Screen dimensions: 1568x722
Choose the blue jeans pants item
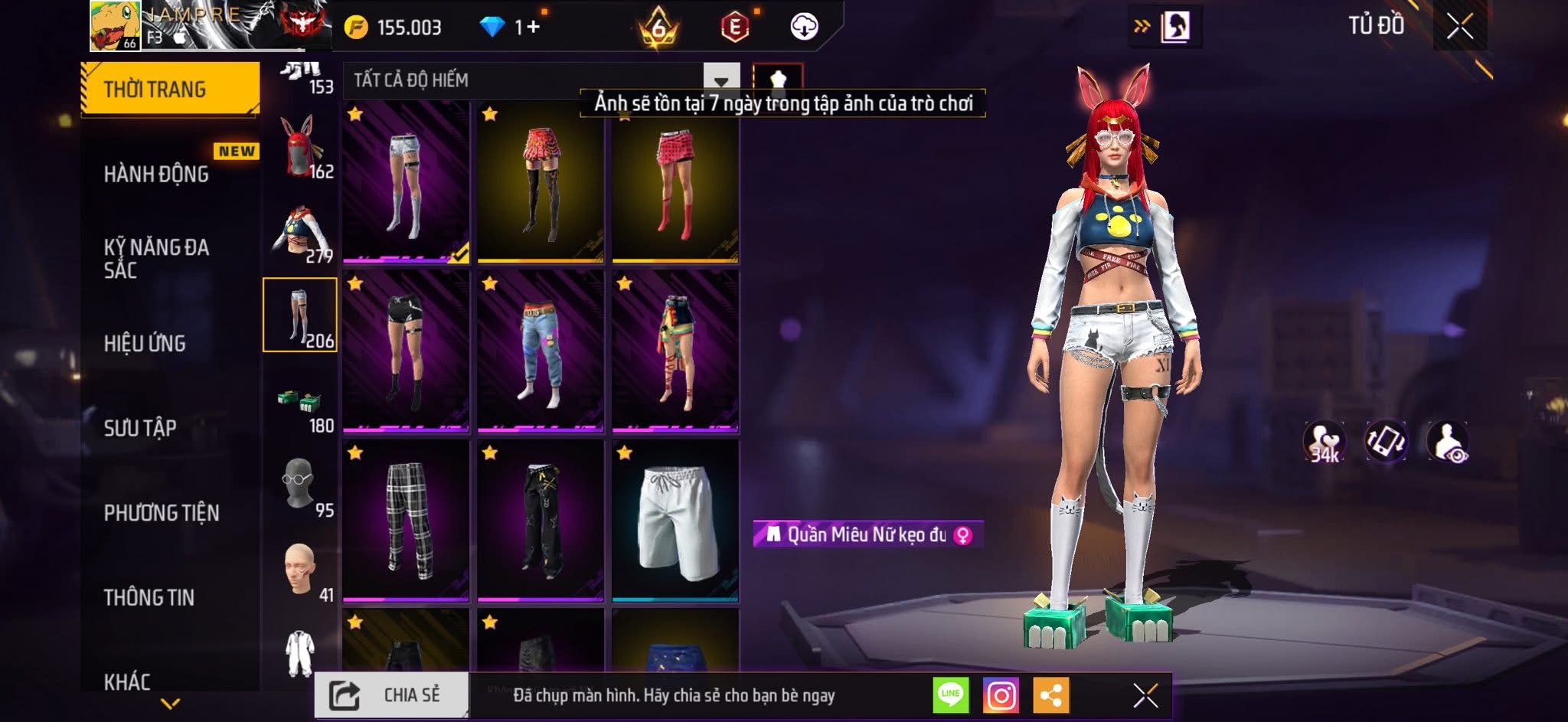pos(541,351)
